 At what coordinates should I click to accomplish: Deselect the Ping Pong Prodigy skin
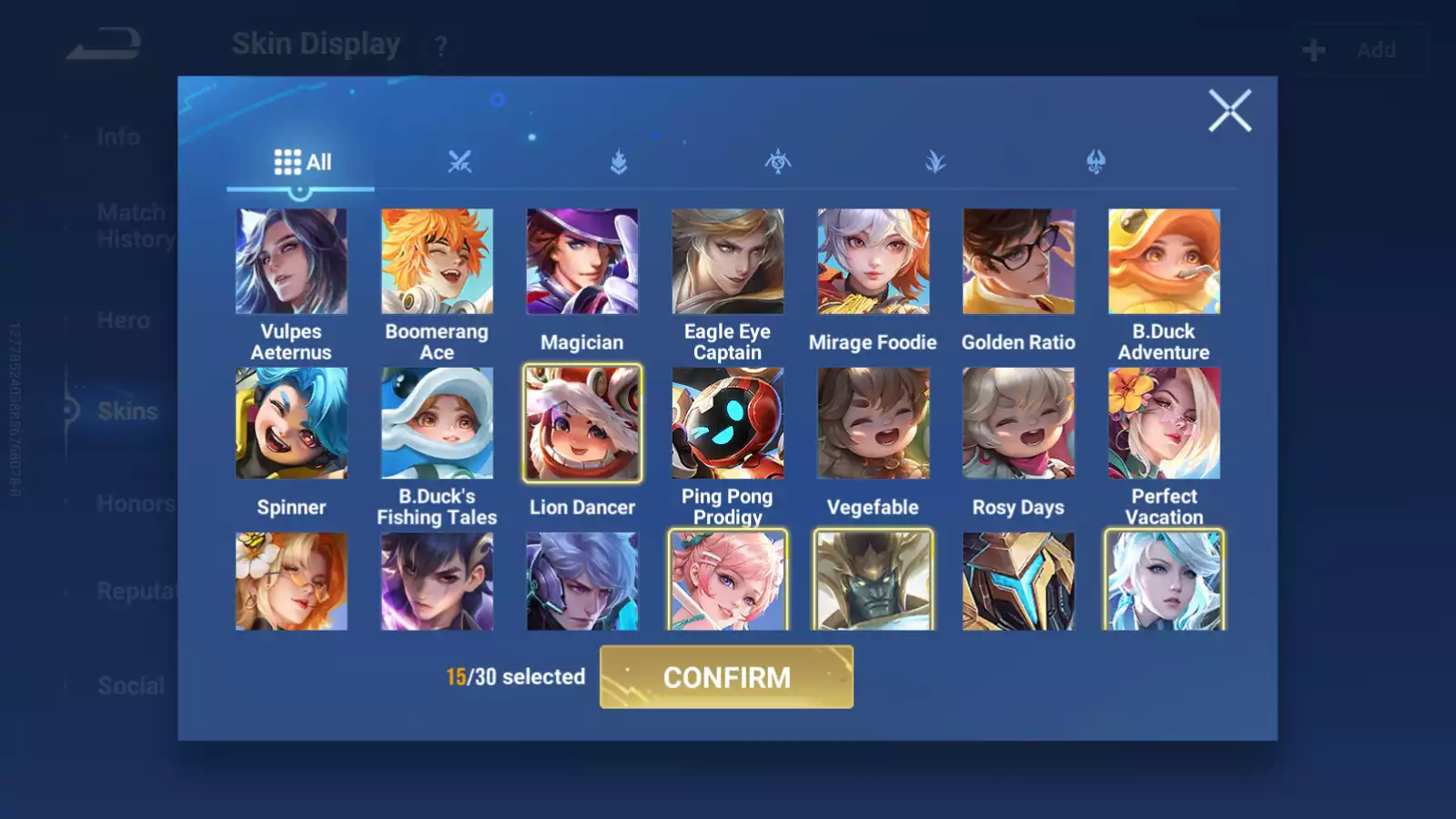tap(727, 423)
